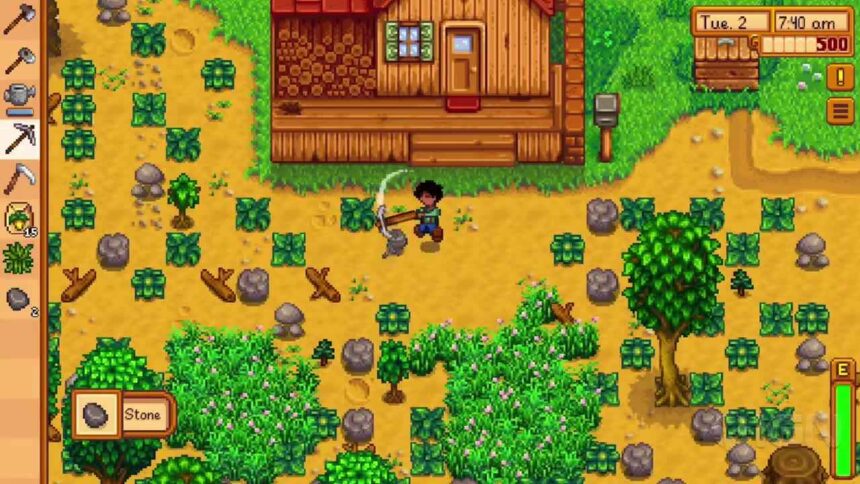Equip the watering can
This screenshot has width=860, height=484.
click(18, 98)
